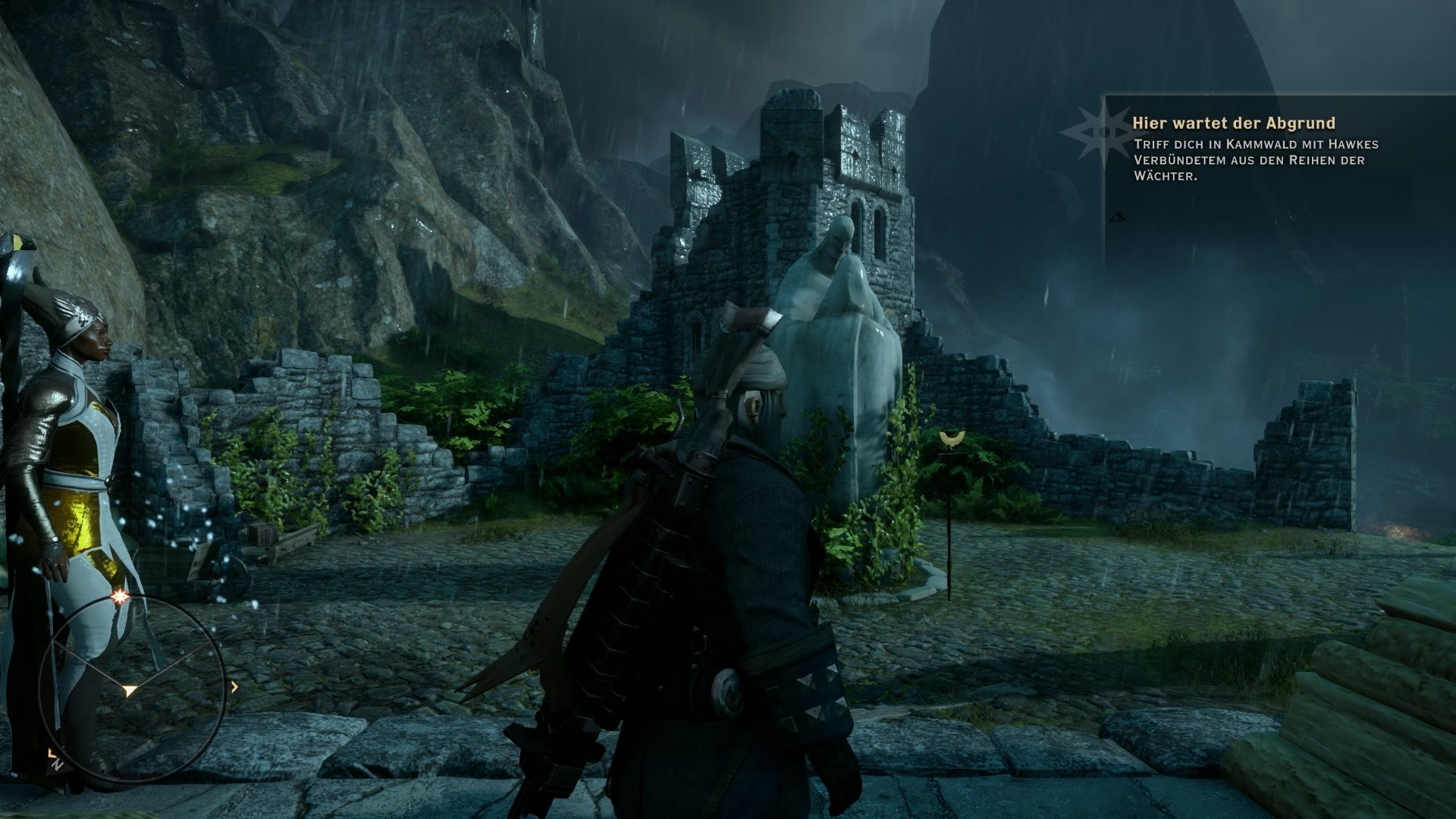Viewport: 1456px width, 819px height.
Task: Click the N north indicator on the compass
Action: click(x=58, y=764)
